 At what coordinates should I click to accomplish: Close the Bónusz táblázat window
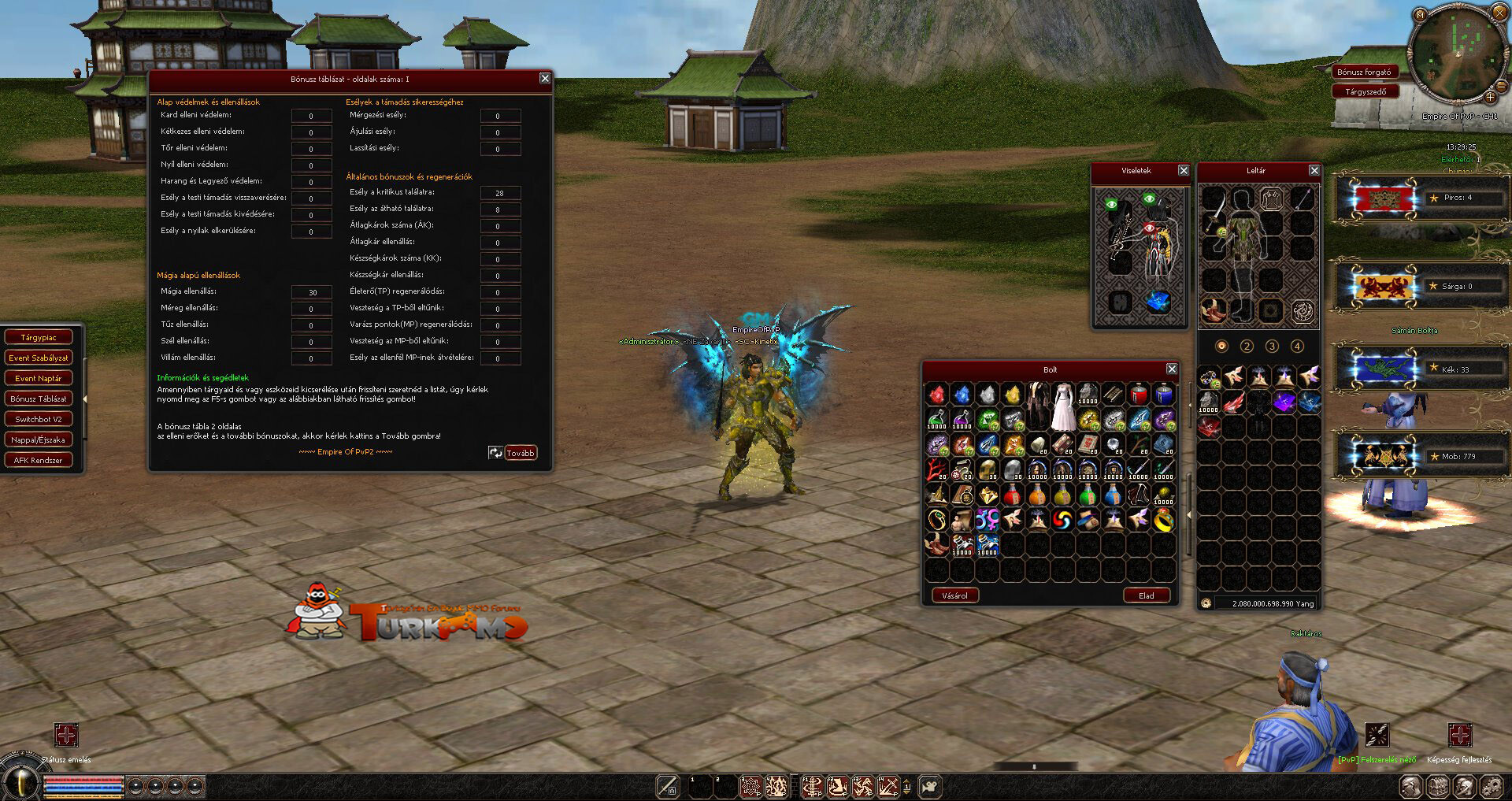[545, 78]
